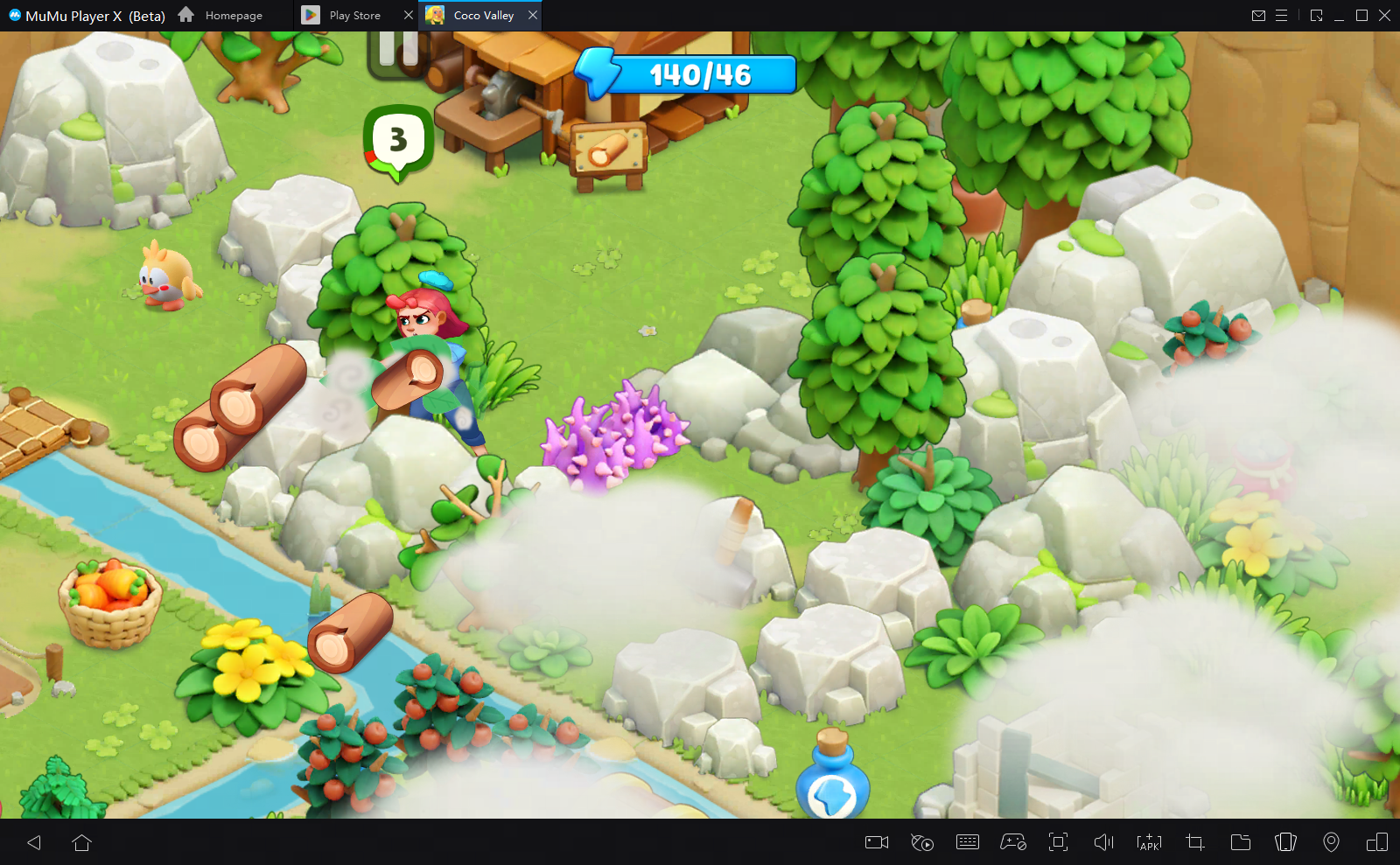The image size is (1400, 865).
Task: Open the window resize control
Action: pyautogui.click(x=1318, y=15)
